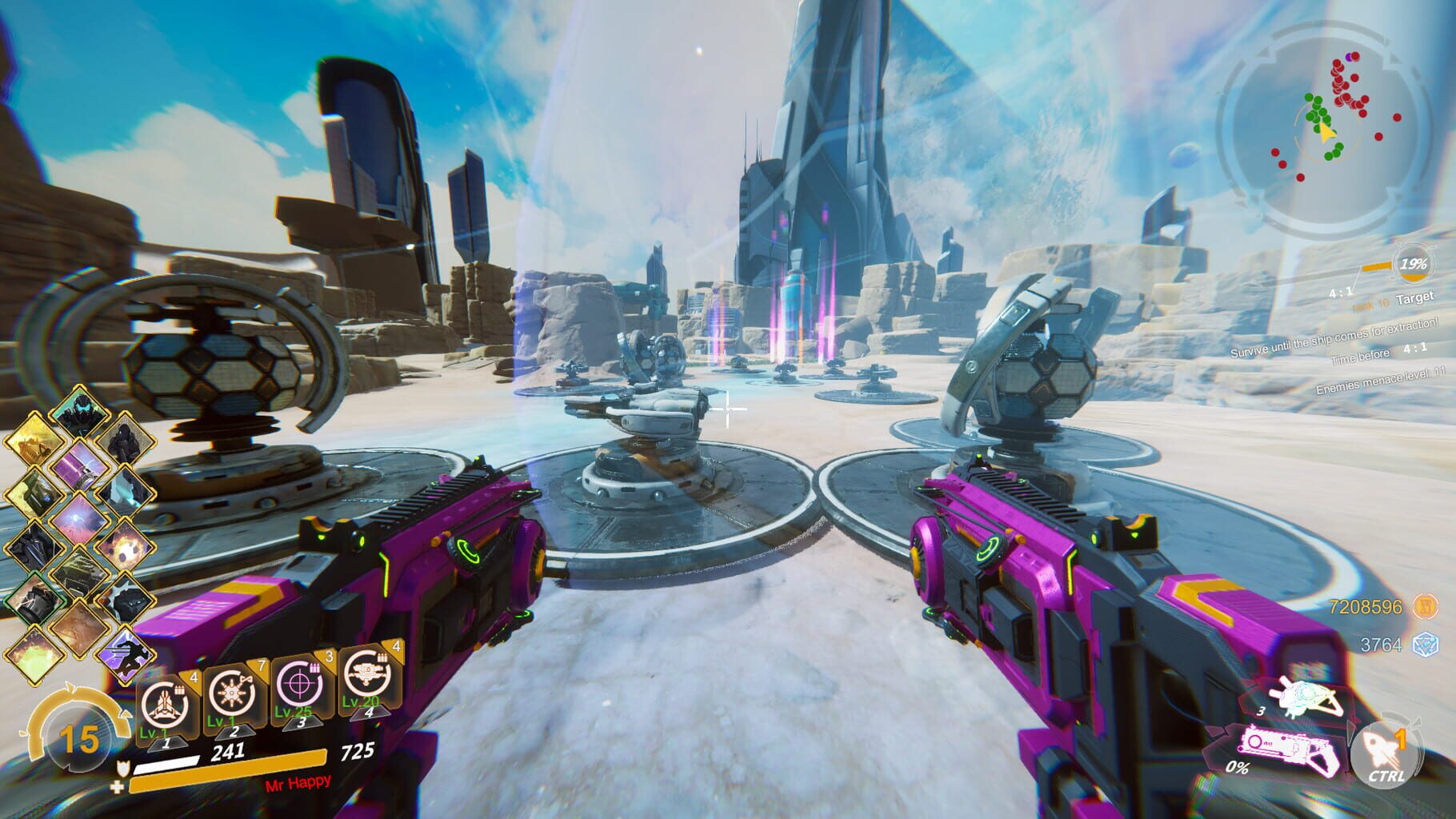Activate the spinning blade grenade ability
Viewport: 1456px width, 819px height.
[x=232, y=694]
